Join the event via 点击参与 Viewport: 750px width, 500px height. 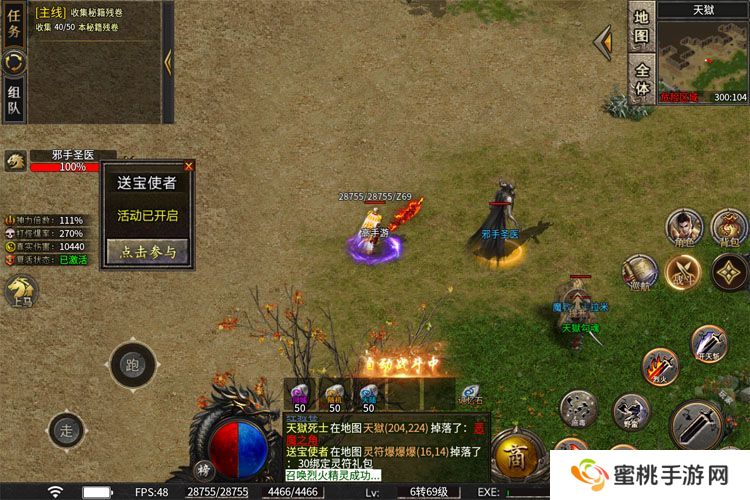(x=147, y=251)
